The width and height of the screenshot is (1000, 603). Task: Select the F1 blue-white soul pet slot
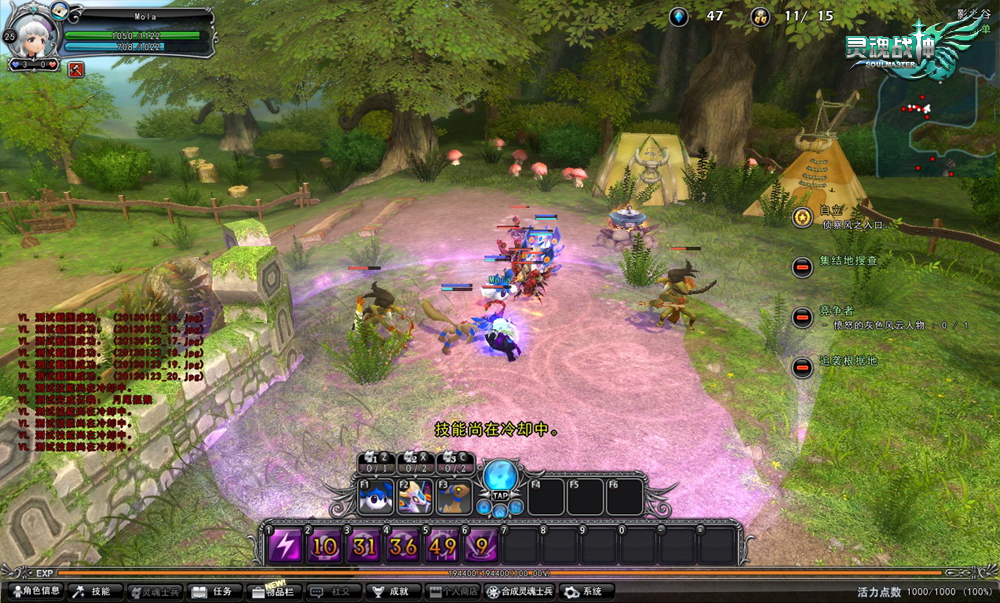coord(375,497)
